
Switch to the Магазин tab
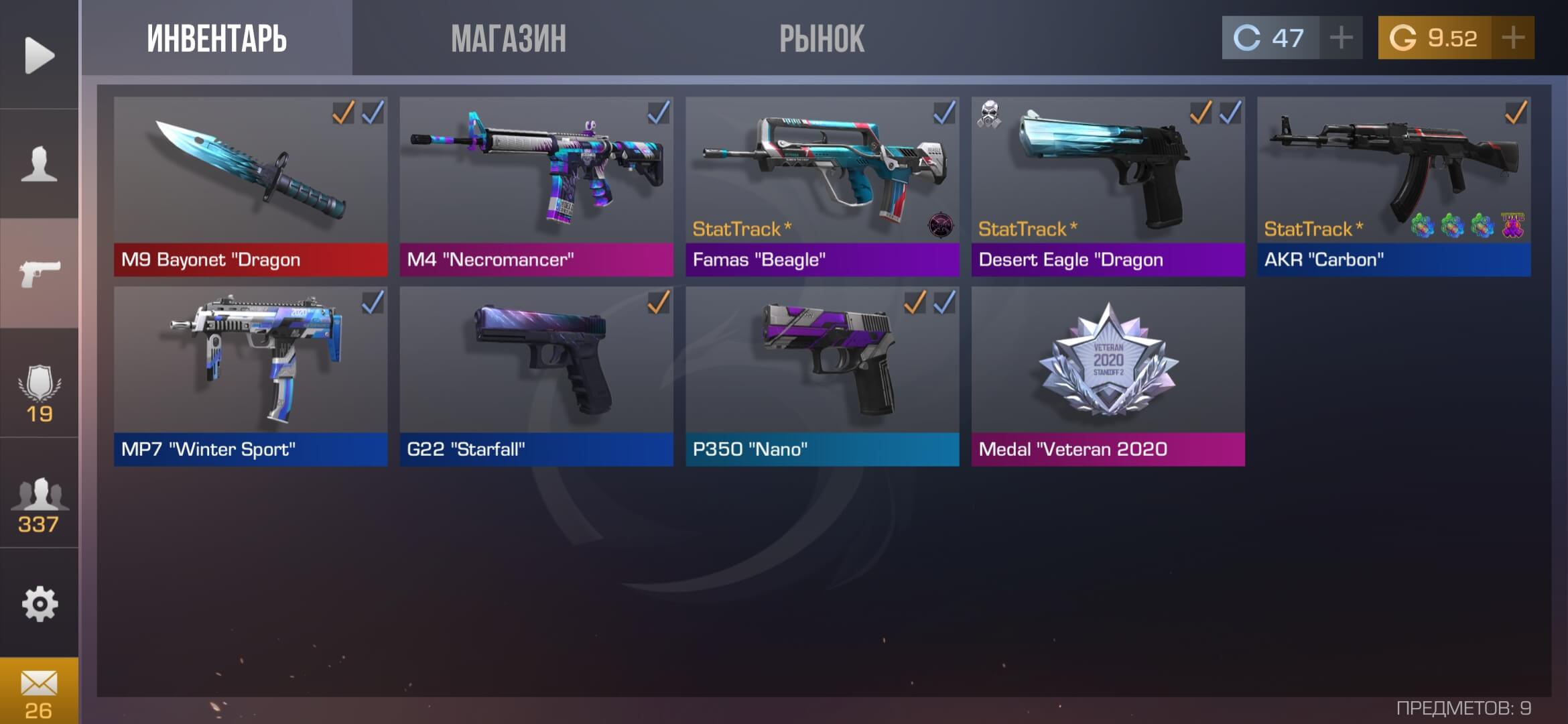tap(509, 38)
